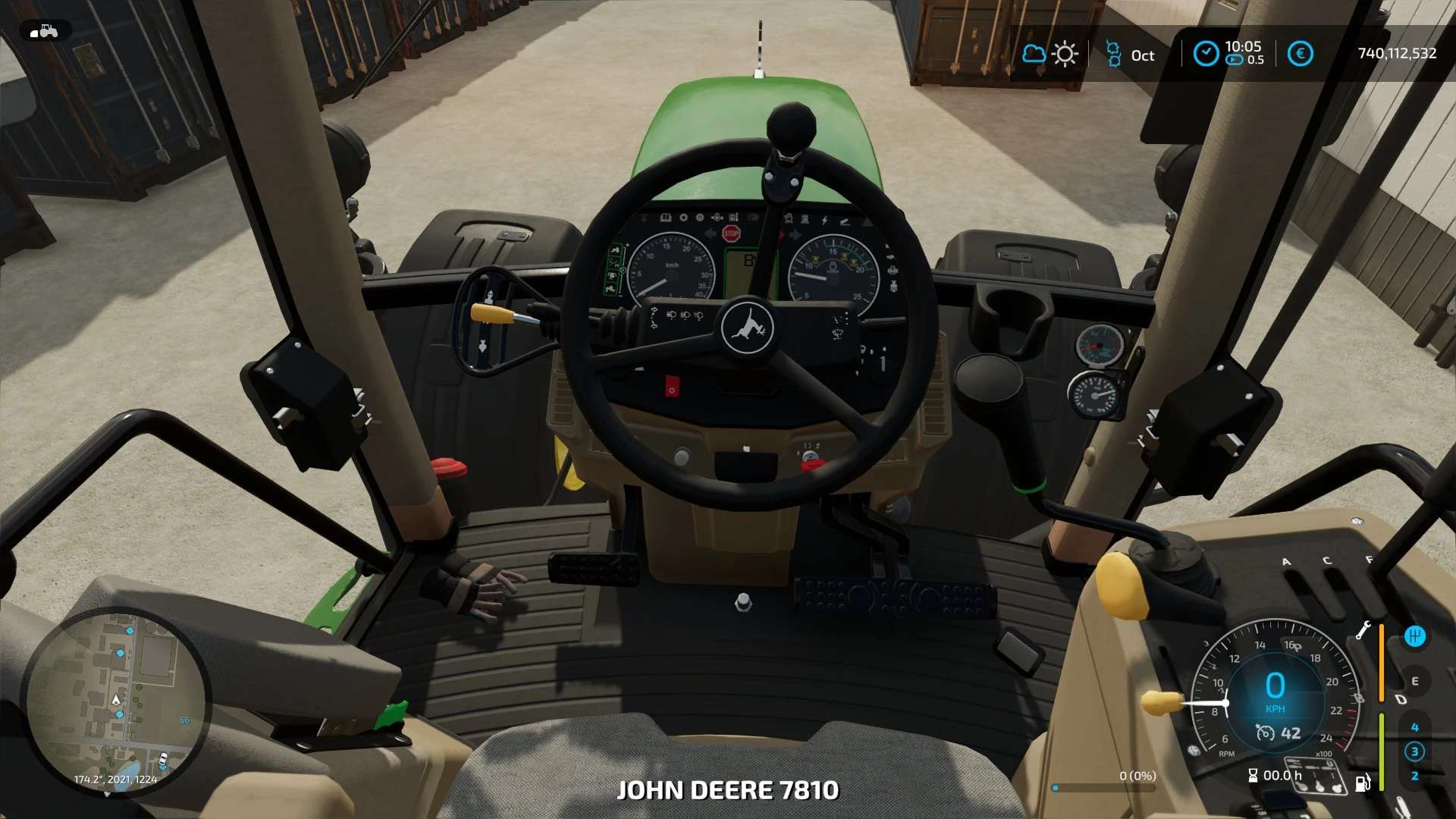
Task: Click the season icon beside Oct
Action: pyautogui.click(x=1113, y=54)
